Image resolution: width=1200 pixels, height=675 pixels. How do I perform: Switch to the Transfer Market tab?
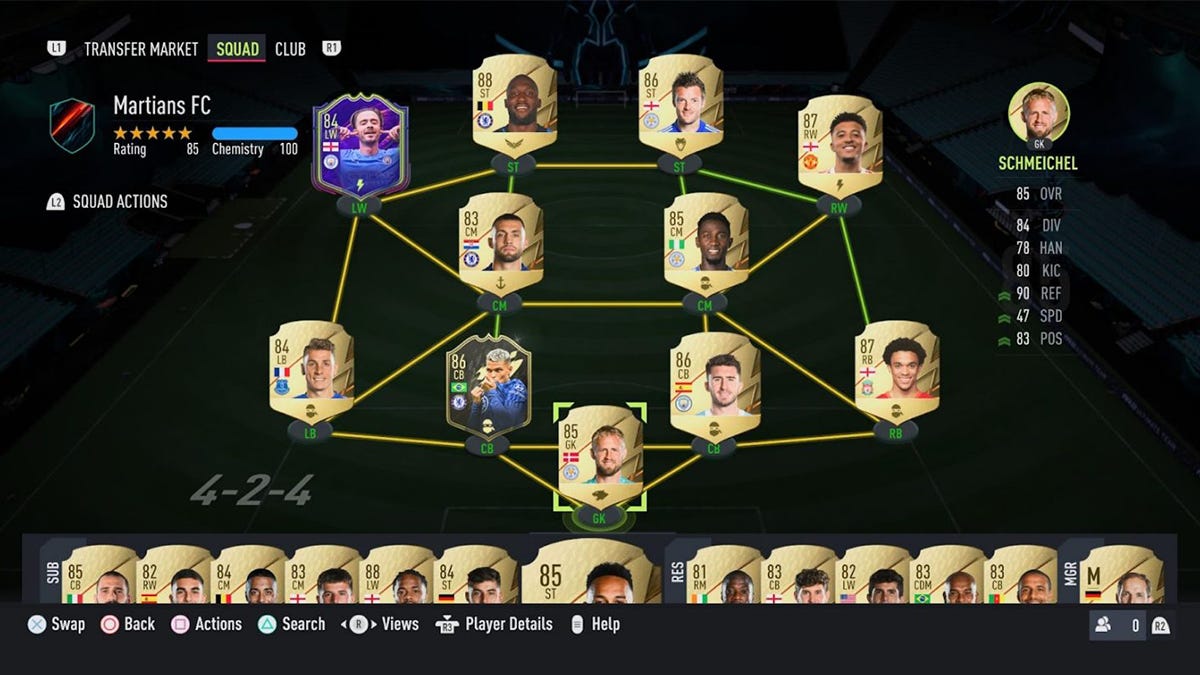point(140,49)
